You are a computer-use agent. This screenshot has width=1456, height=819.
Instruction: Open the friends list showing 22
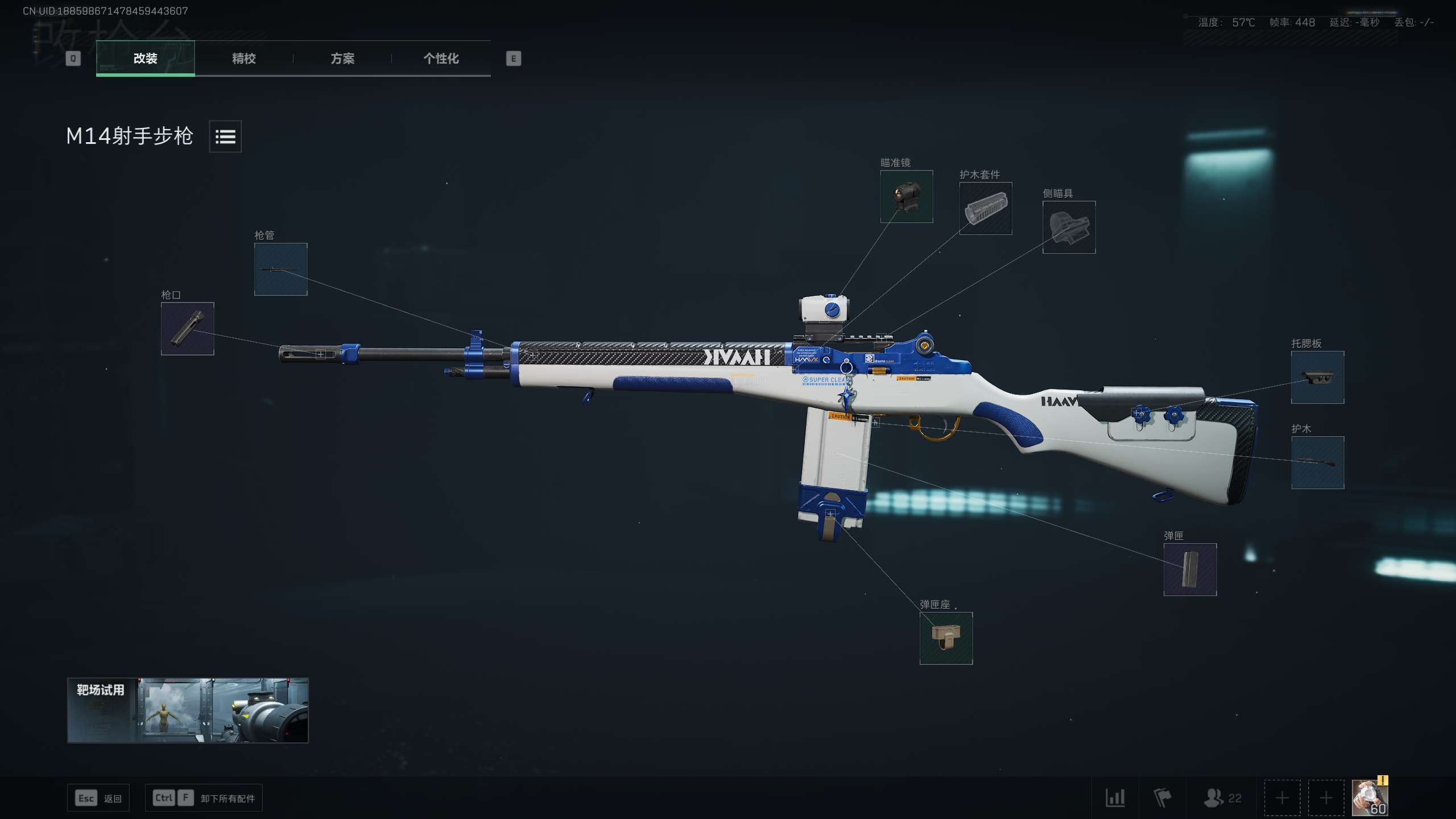pyautogui.click(x=1222, y=798)
